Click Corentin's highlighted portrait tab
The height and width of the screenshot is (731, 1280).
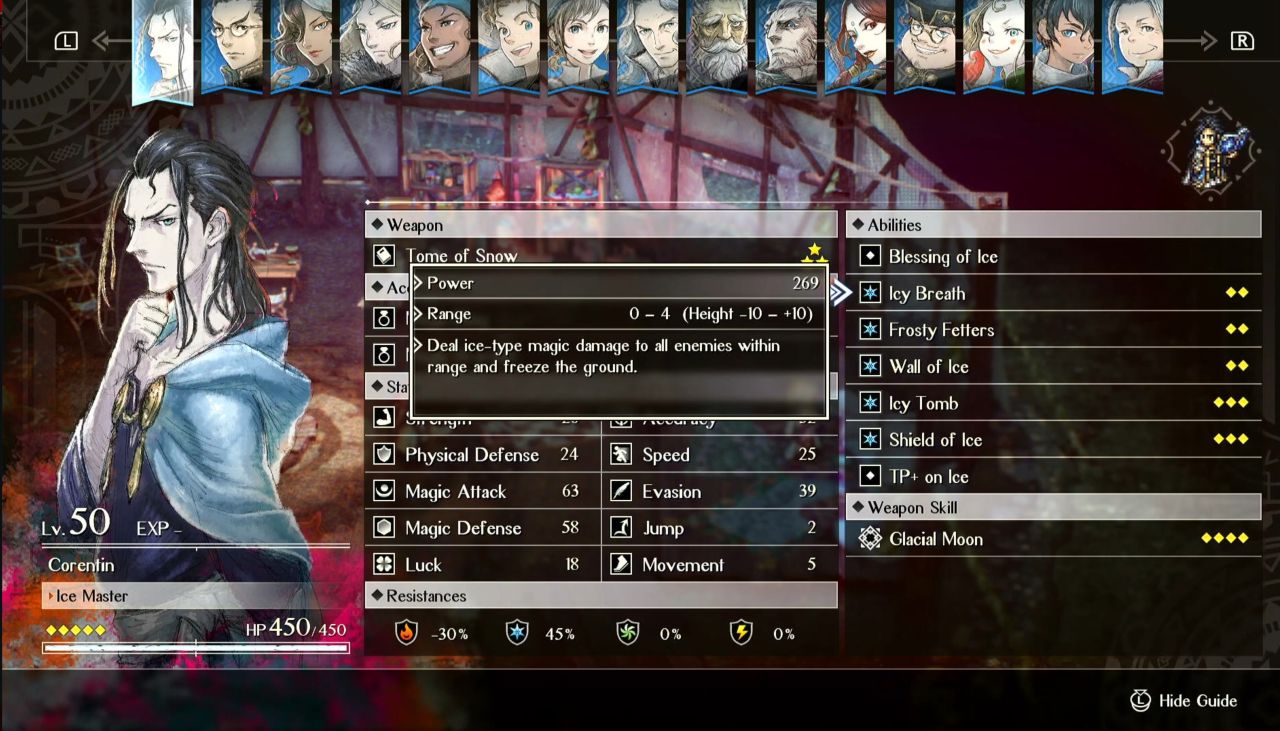(163, 48)
